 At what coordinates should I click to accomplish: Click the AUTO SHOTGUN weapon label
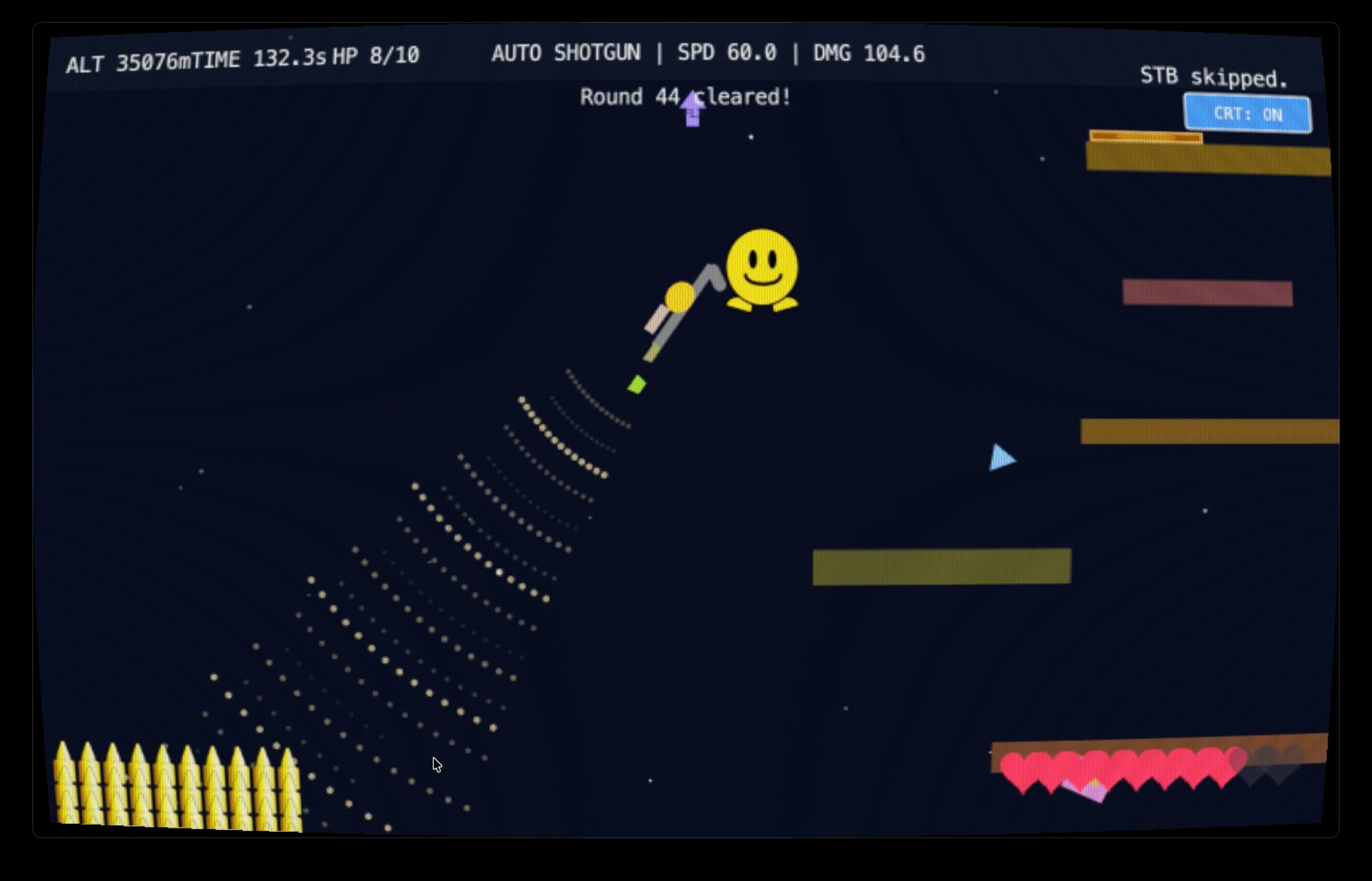click(567, 53)
